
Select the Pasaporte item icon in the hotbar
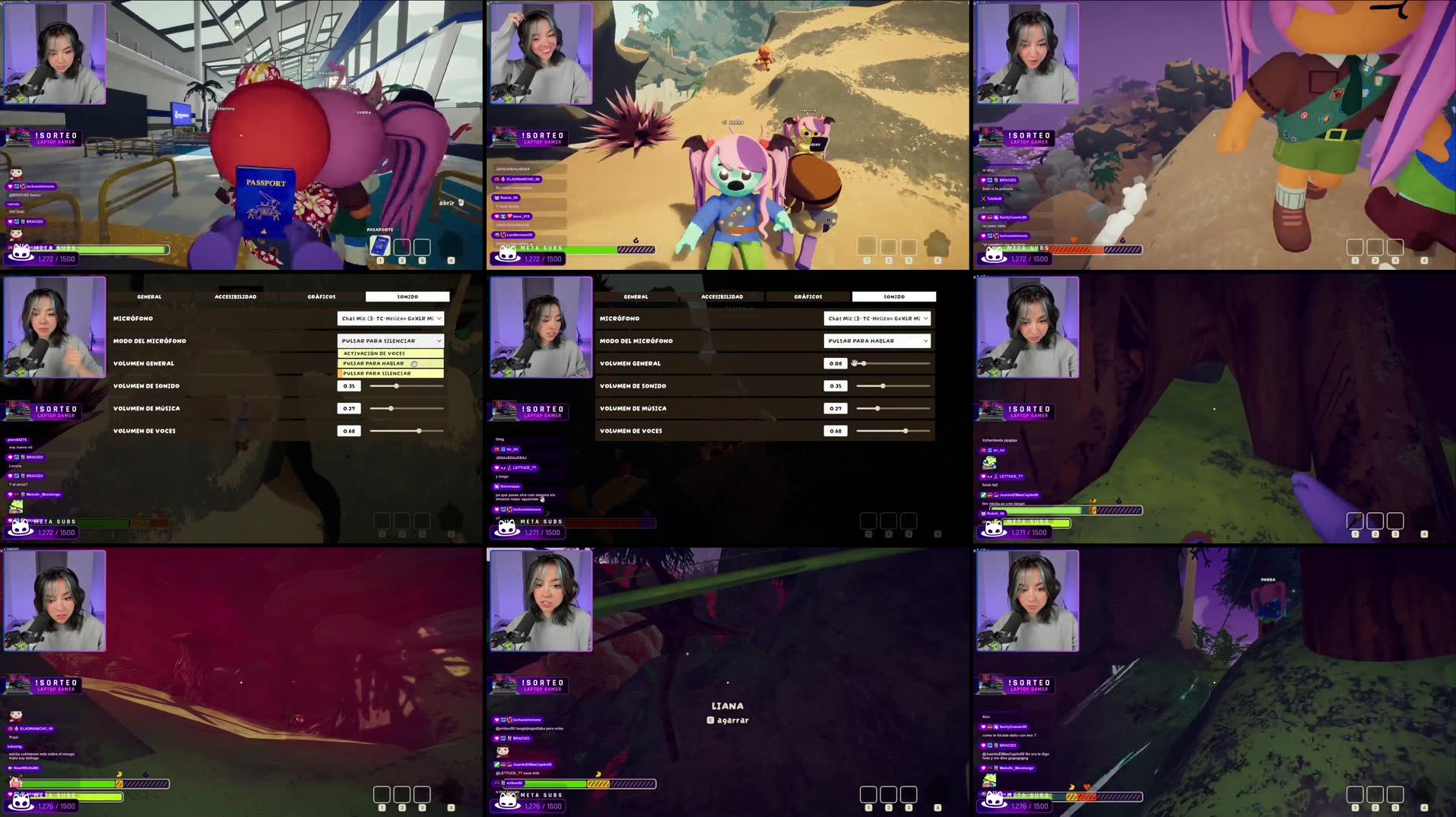(x=379, y=245)
